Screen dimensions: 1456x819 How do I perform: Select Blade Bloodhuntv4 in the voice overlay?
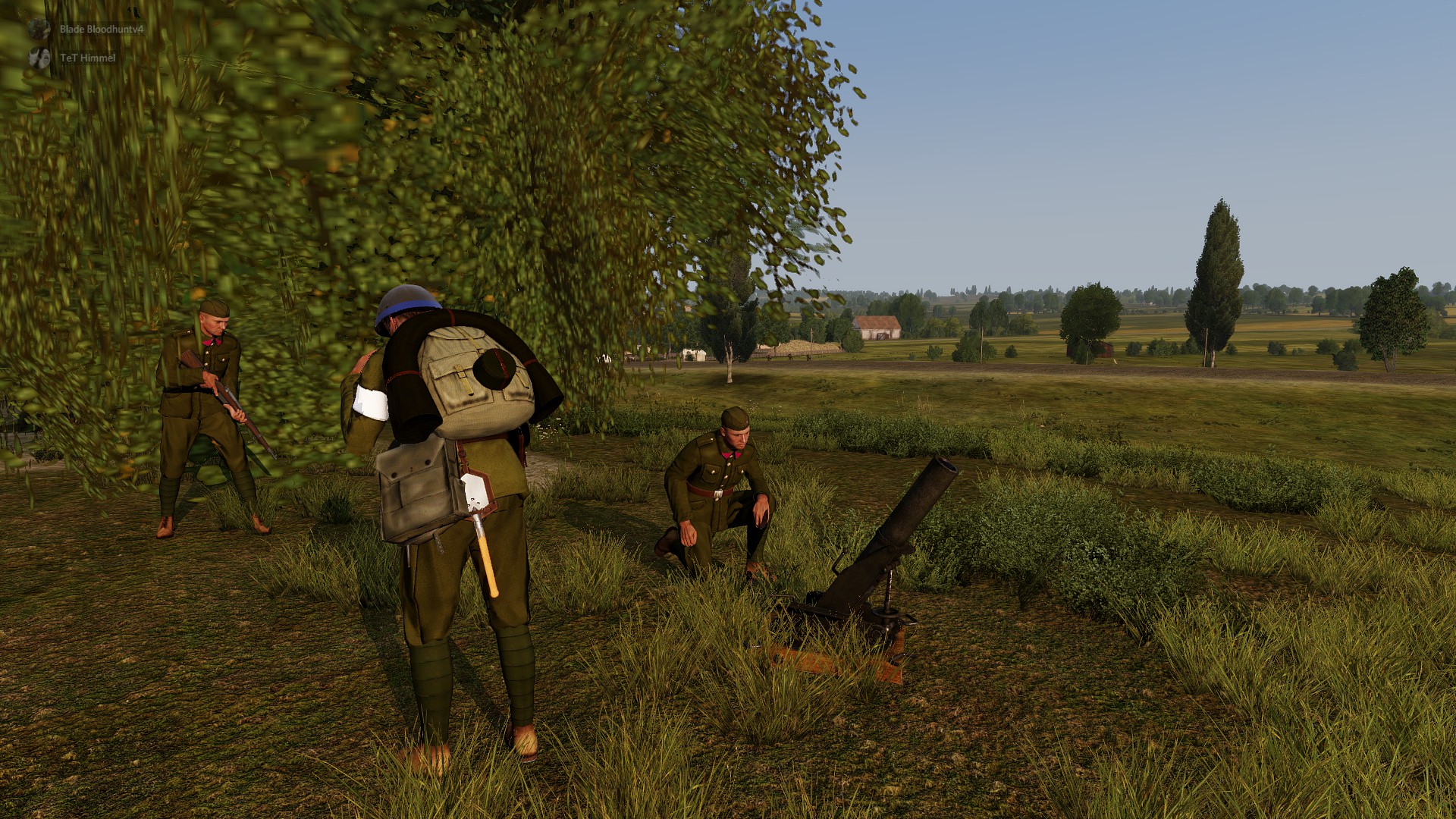(100, 30)
